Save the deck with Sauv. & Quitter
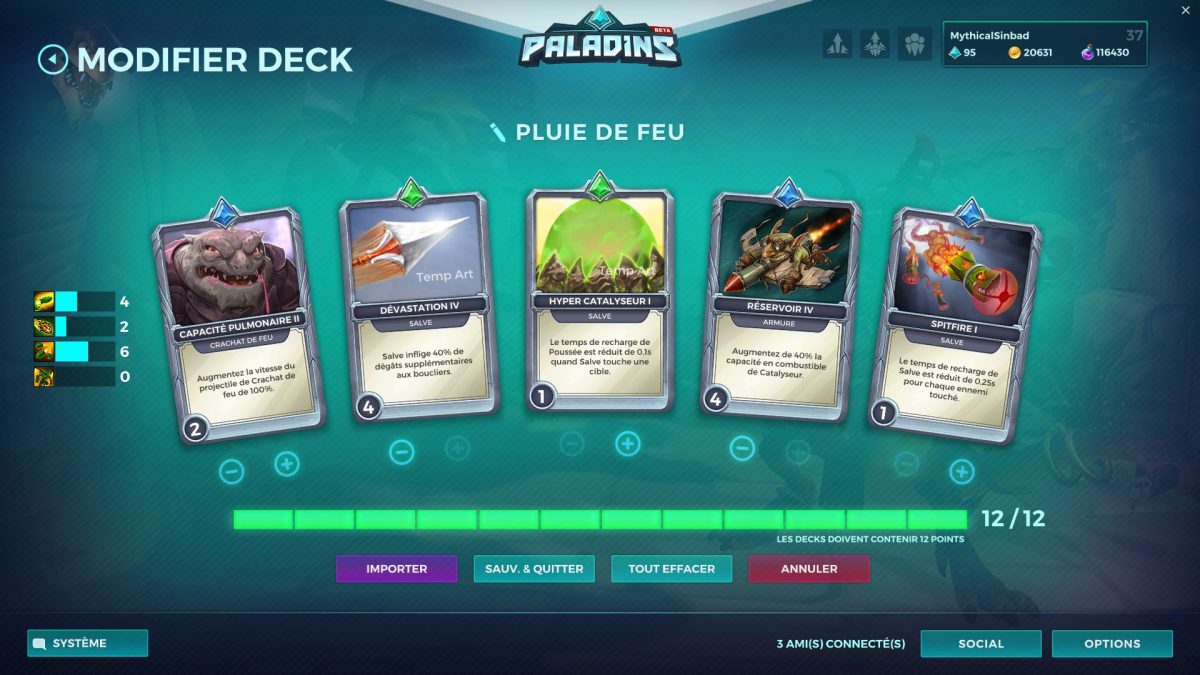Screen dimensions: 1200x675 [534, 569]
